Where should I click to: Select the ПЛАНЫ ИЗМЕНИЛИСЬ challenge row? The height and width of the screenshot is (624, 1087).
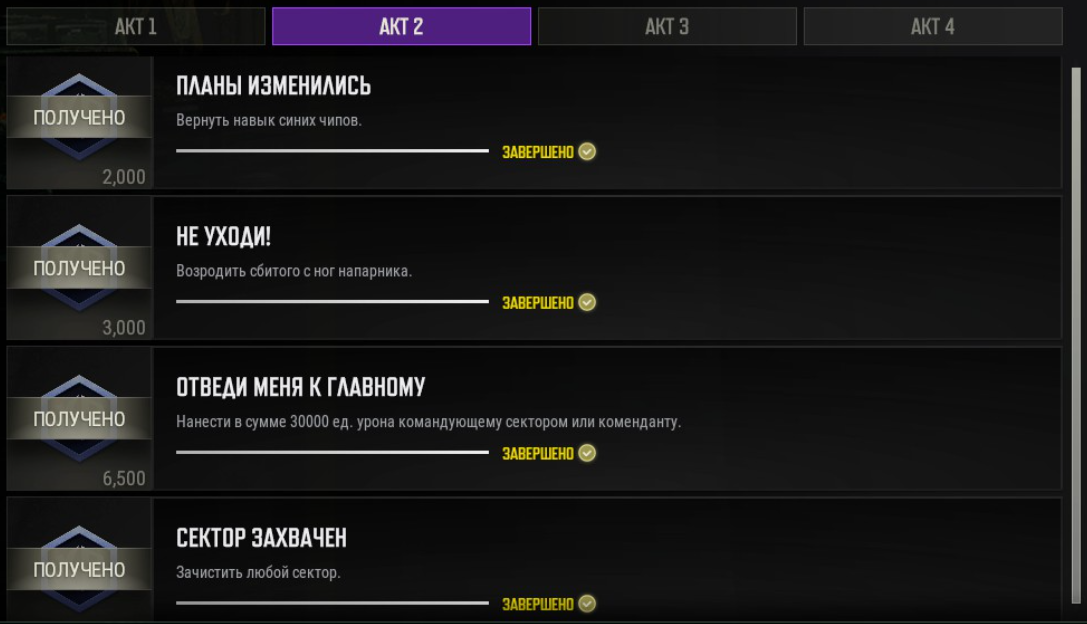(606, 122)
